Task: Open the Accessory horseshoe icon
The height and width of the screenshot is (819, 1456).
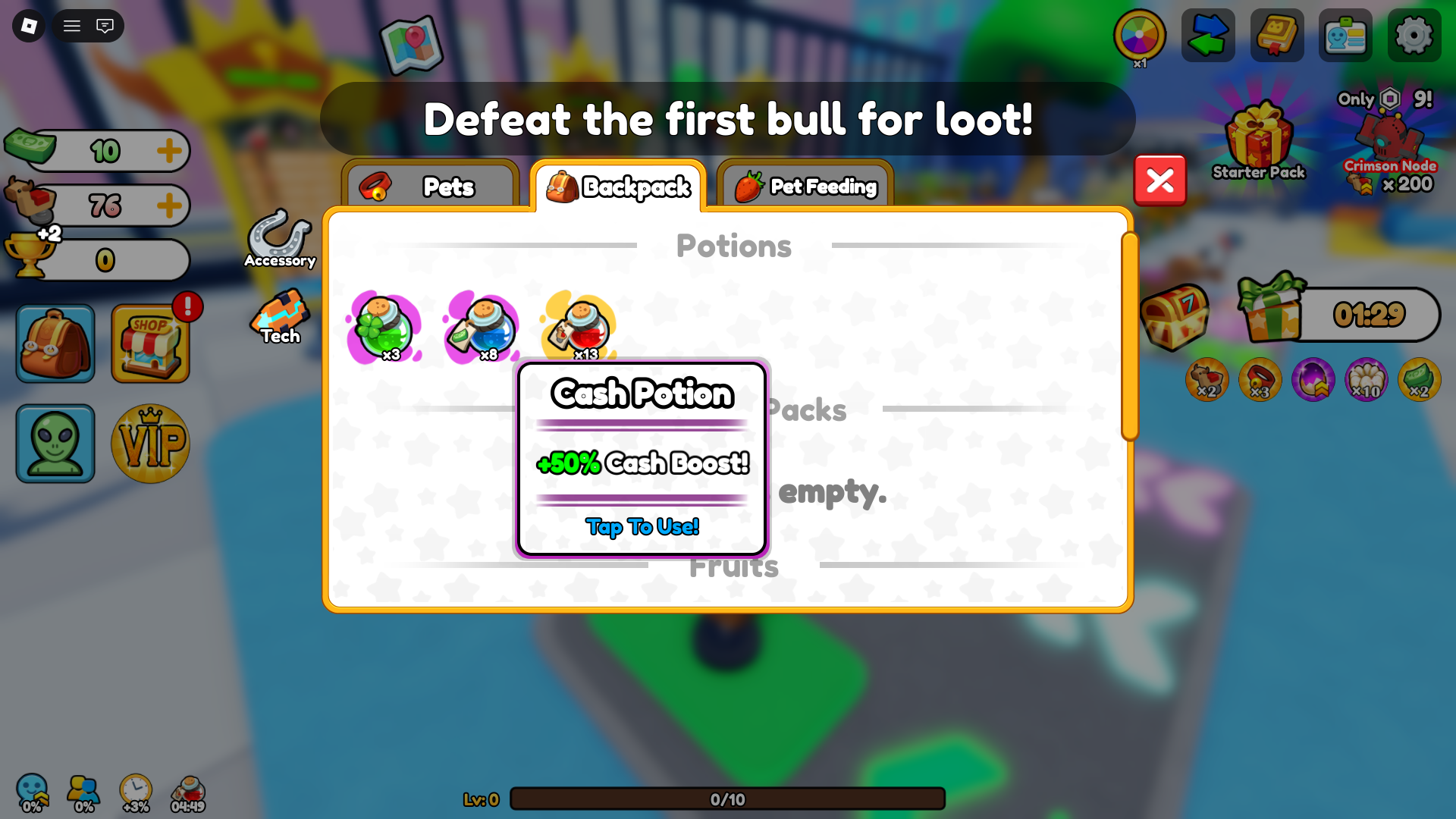Action: (279, 235)
